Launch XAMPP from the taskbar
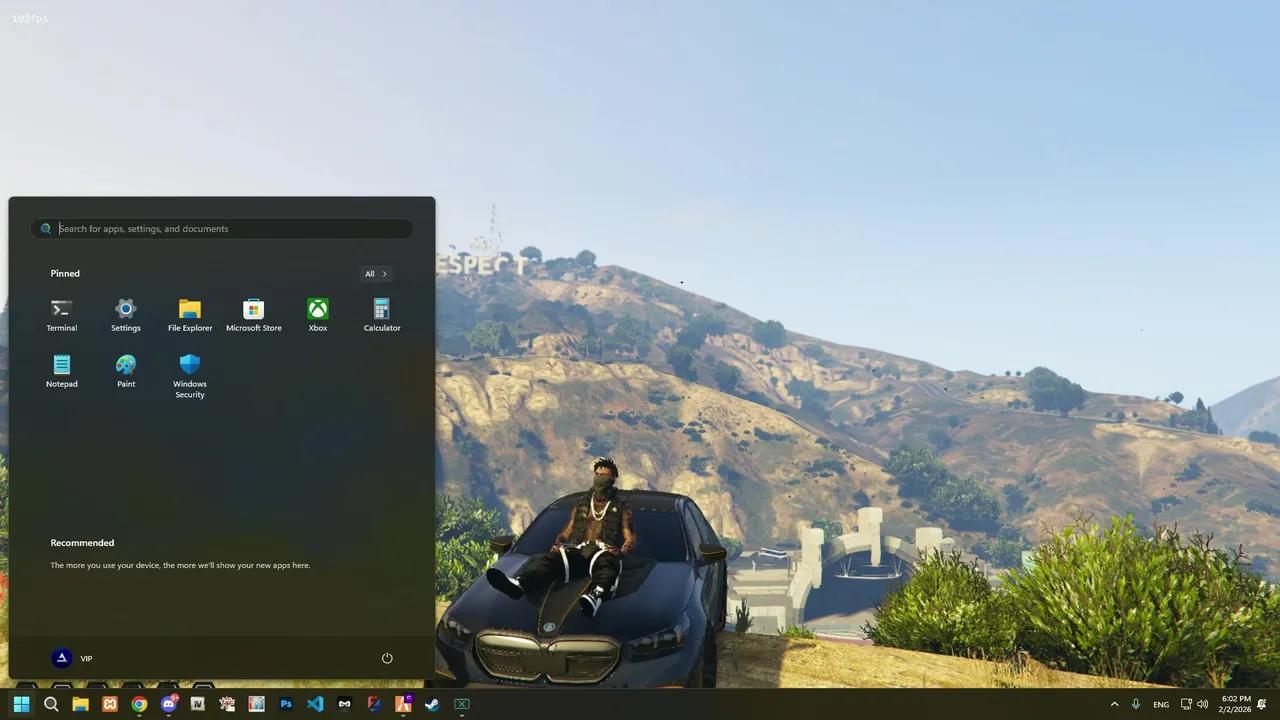The width and height of the screenshot is (1280, 720). click(110, 704)
